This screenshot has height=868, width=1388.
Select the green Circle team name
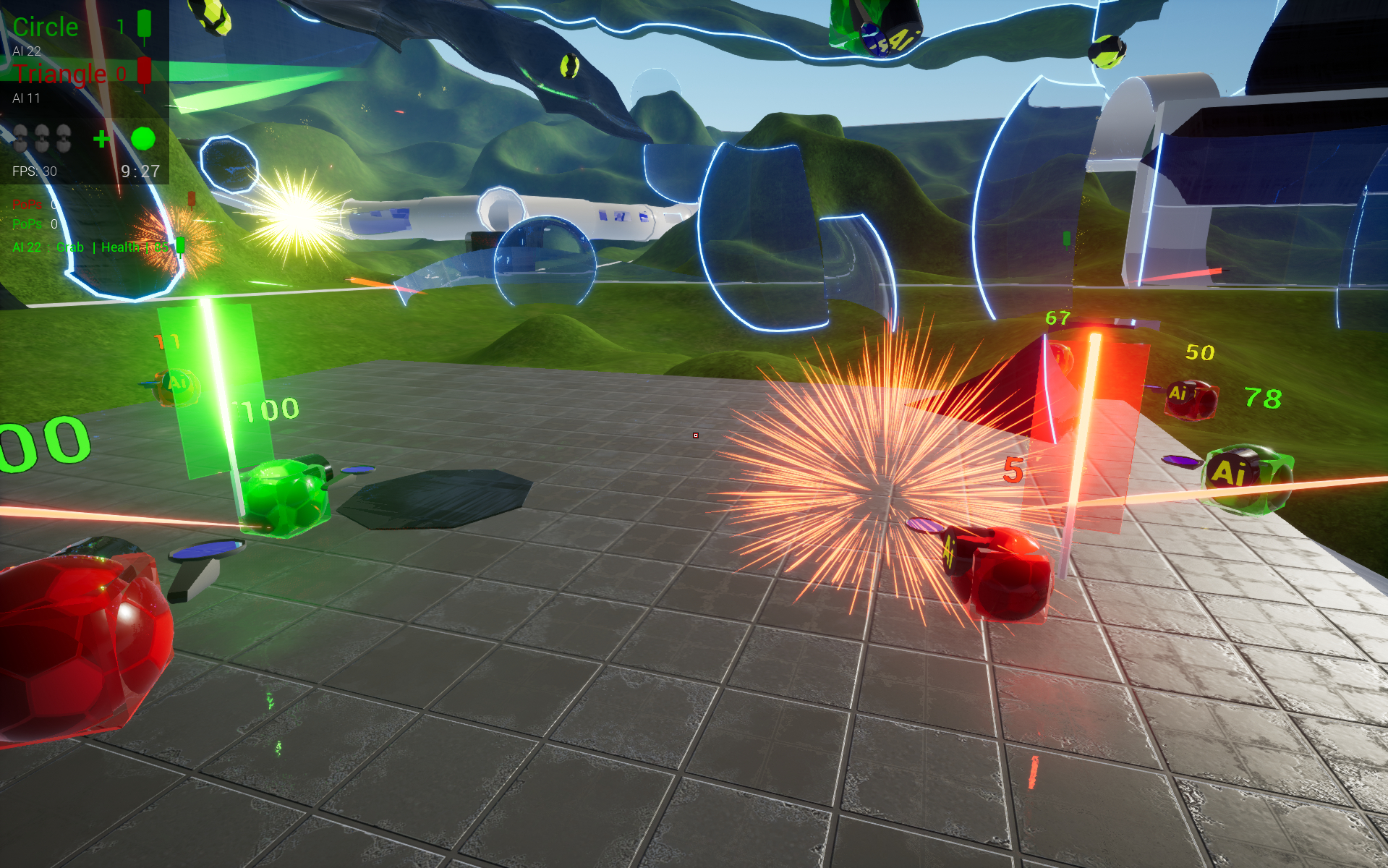46,27
